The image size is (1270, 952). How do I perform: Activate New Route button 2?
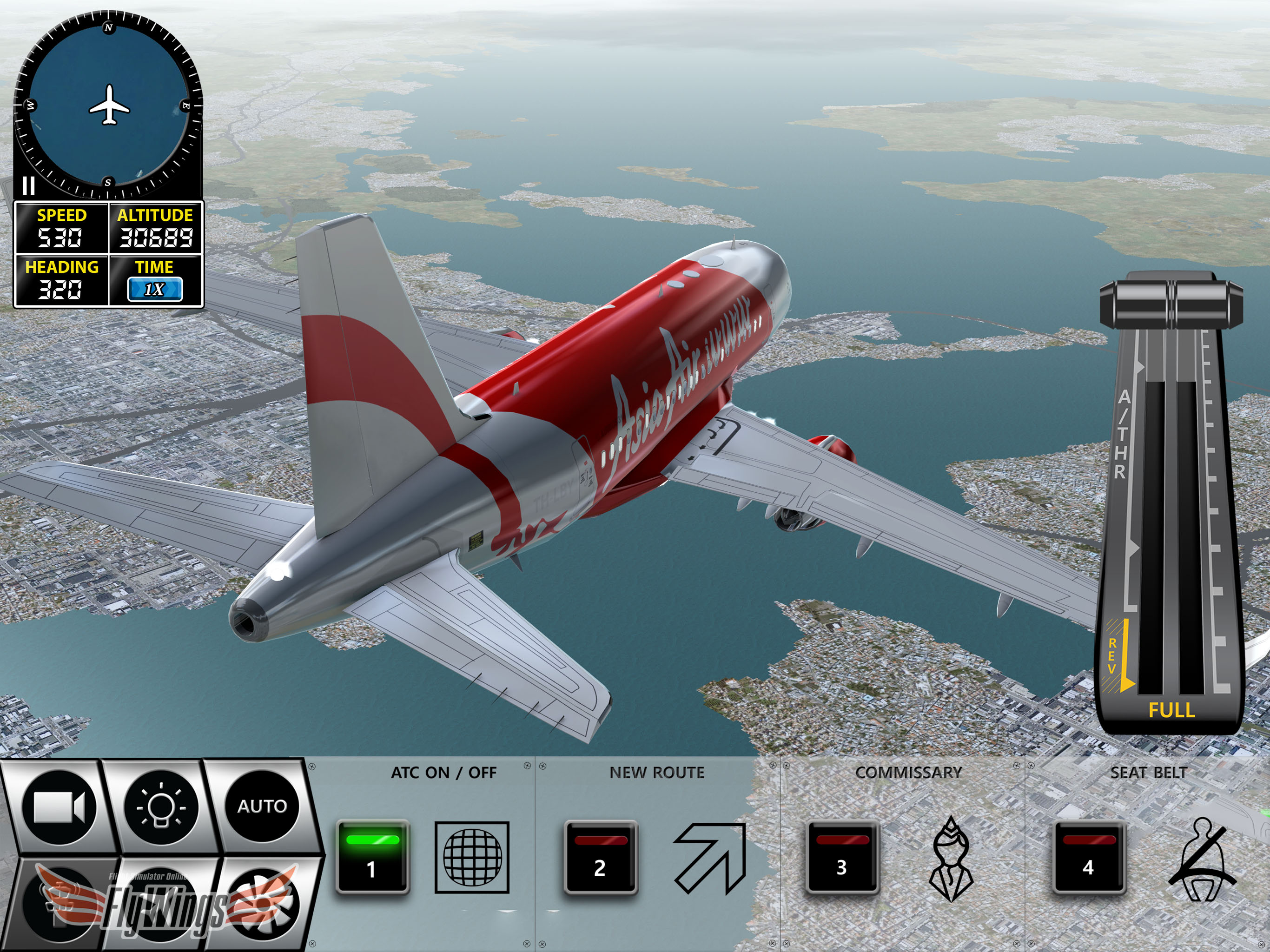pos(600,857)
